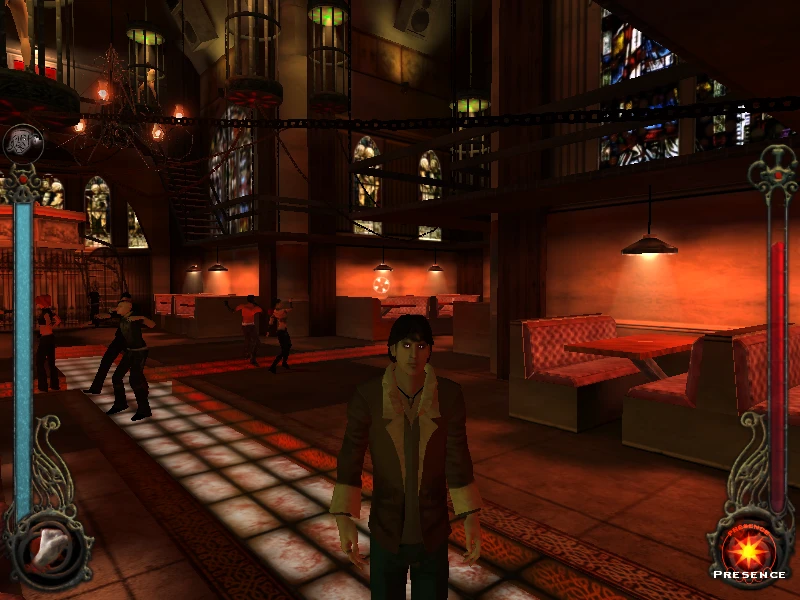800x600 pixels.
Task: Select the fist weapon icon
Action: click(x=48, y=546)
